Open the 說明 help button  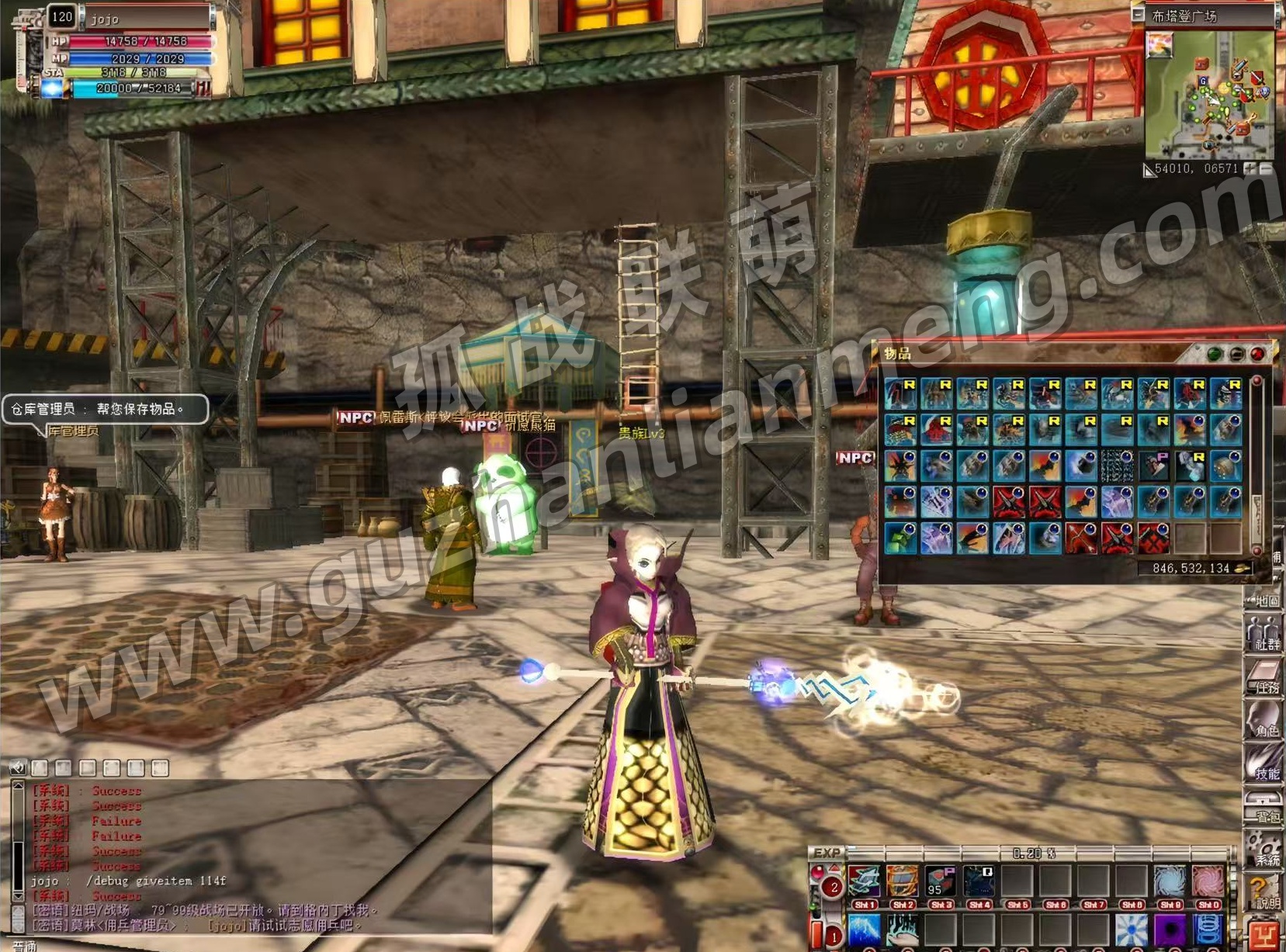tap(1265, 892)
